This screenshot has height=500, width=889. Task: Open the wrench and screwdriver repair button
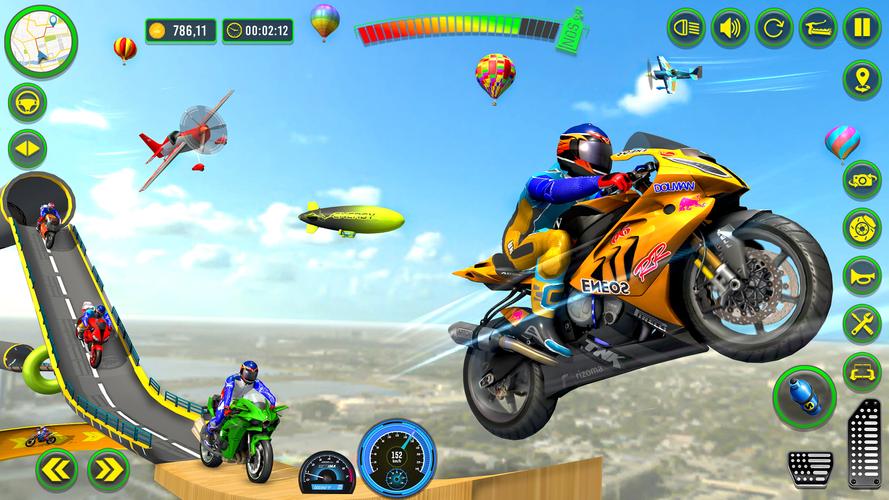(862, 322)
